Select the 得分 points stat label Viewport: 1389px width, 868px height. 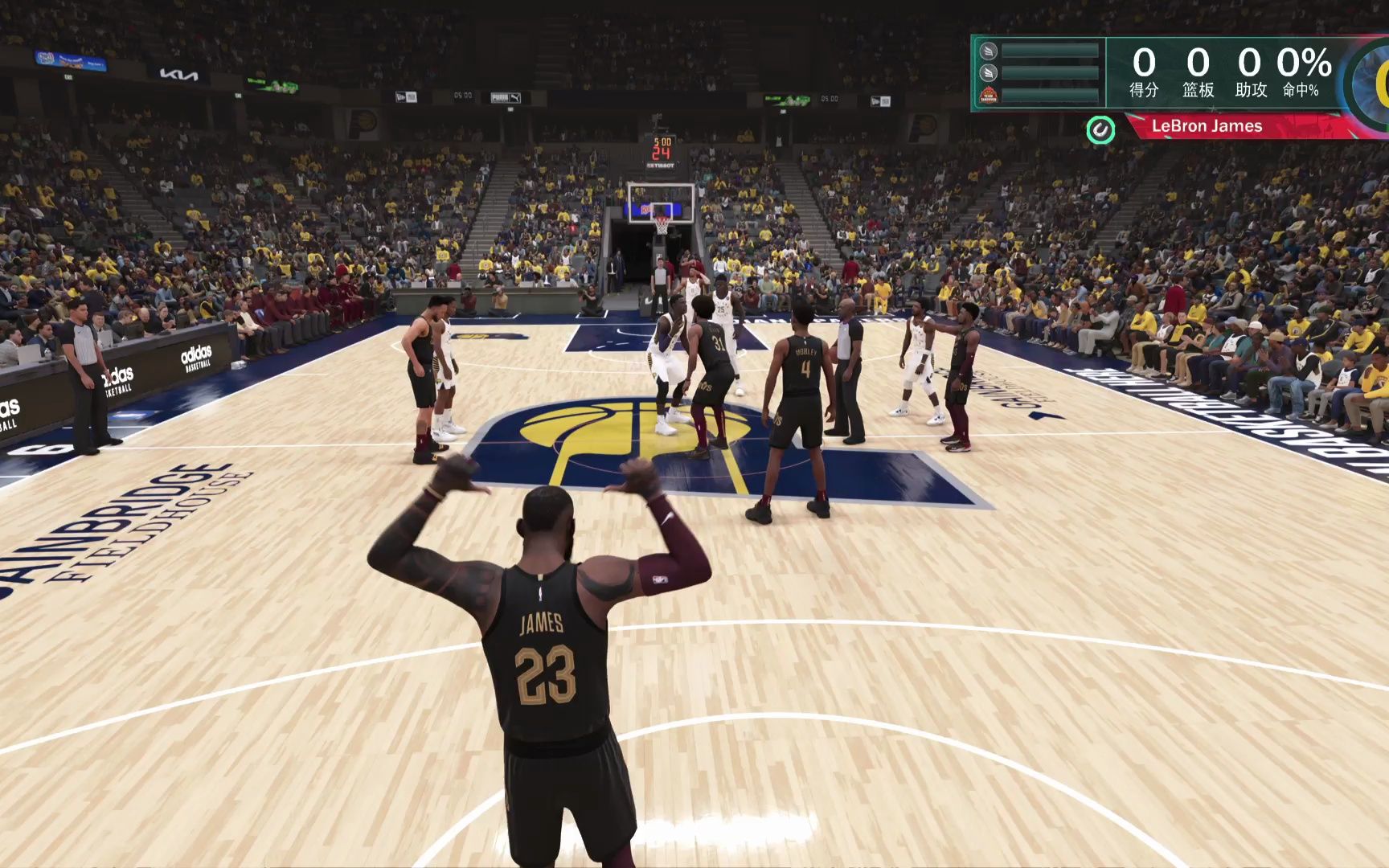coord(1144,90)
